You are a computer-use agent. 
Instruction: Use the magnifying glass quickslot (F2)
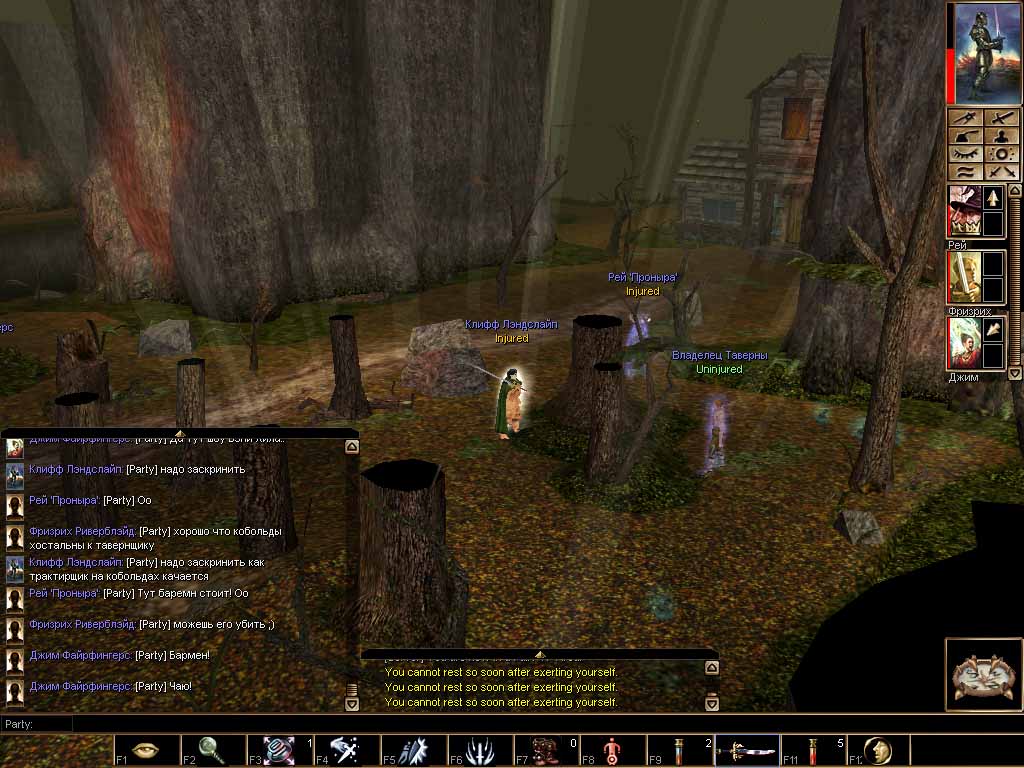tap(212, 750)
